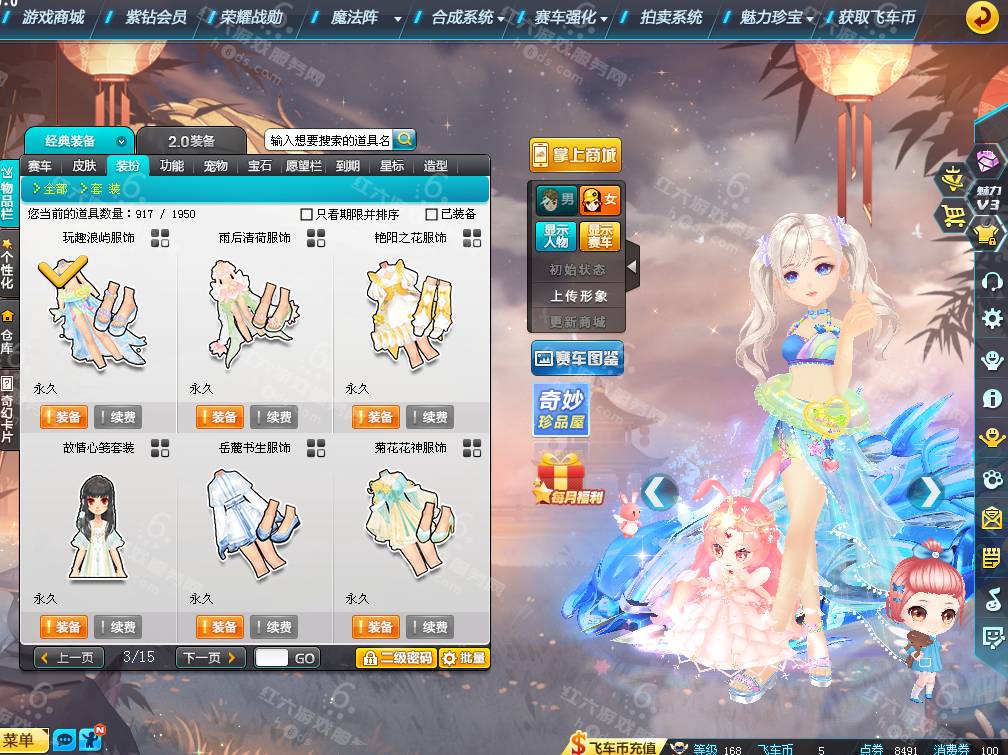This screenshot has height=755, width=1008.
Task: Open the 拍卖系统 auction system
Action: pyautogui.click(x=670, y=17)
